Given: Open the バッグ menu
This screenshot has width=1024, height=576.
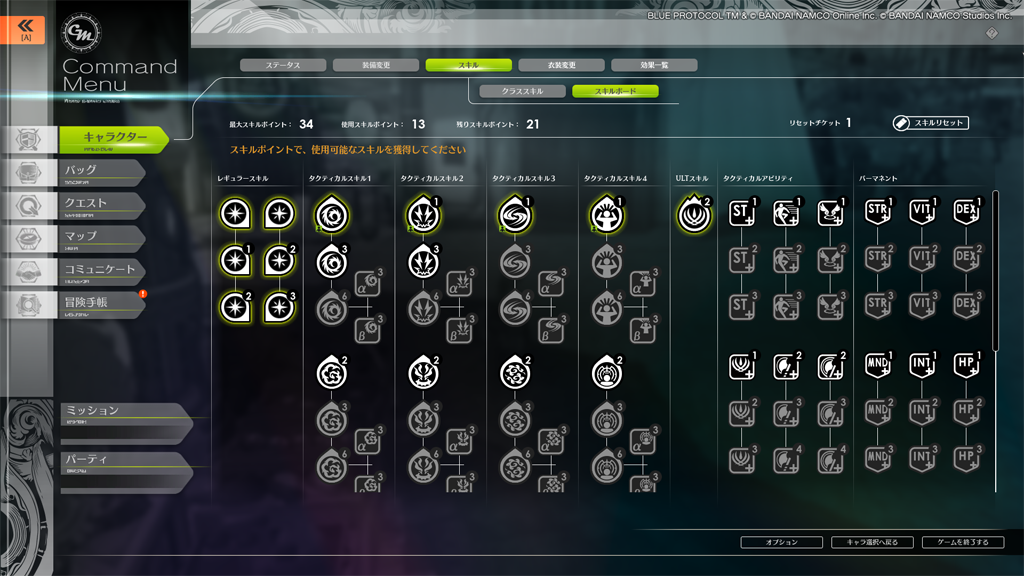Looking at the screenshot, I should click(x=100, y=172).
